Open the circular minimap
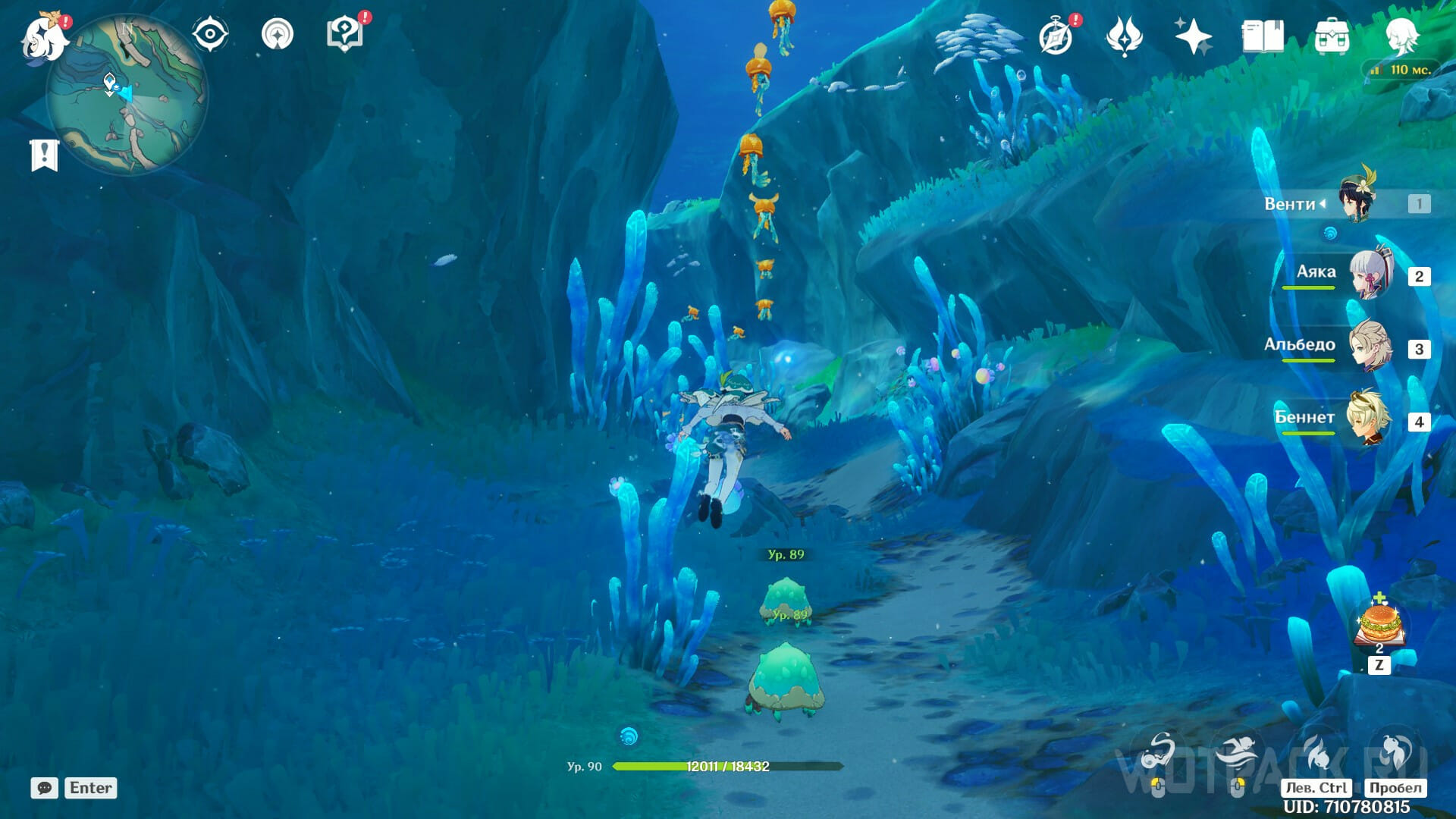 [x=127, y=95]
